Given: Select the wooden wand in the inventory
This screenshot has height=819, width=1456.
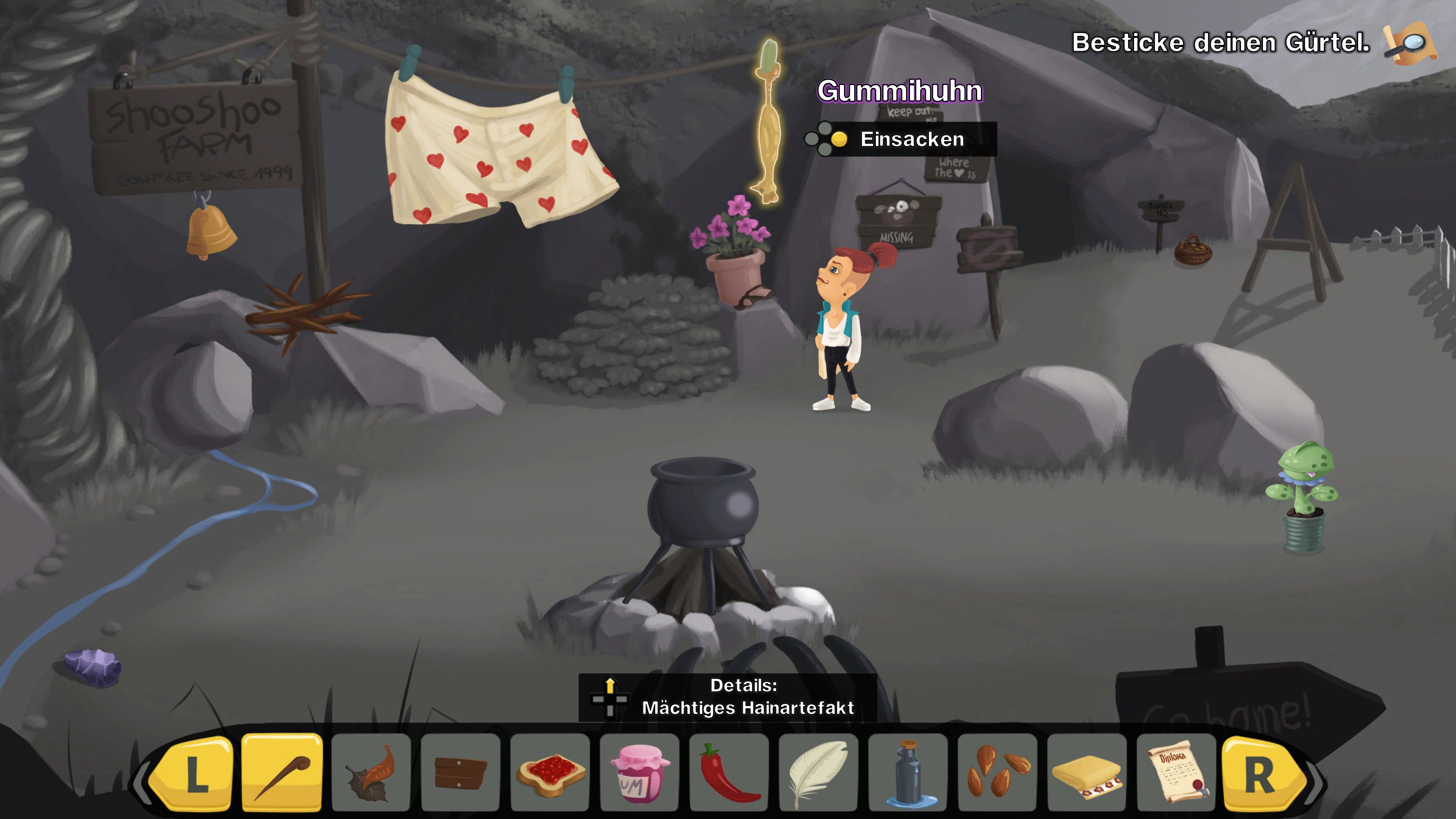Looking at the screenshot, I should (281, 772).
